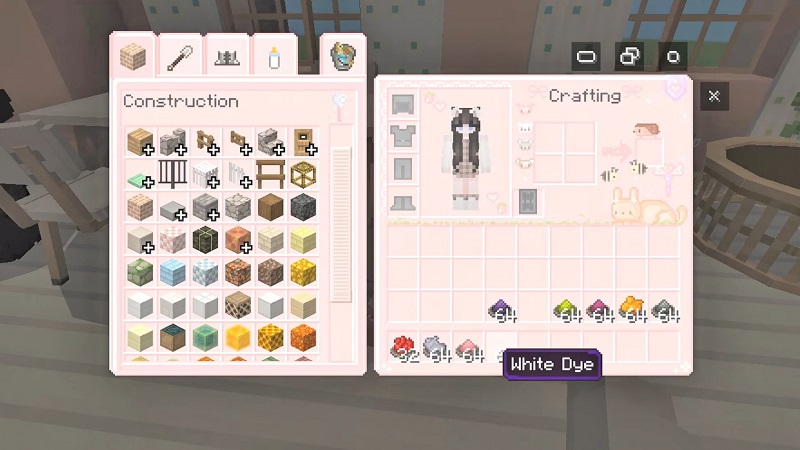
Task: Select the oak planks block
Action: 139,142
